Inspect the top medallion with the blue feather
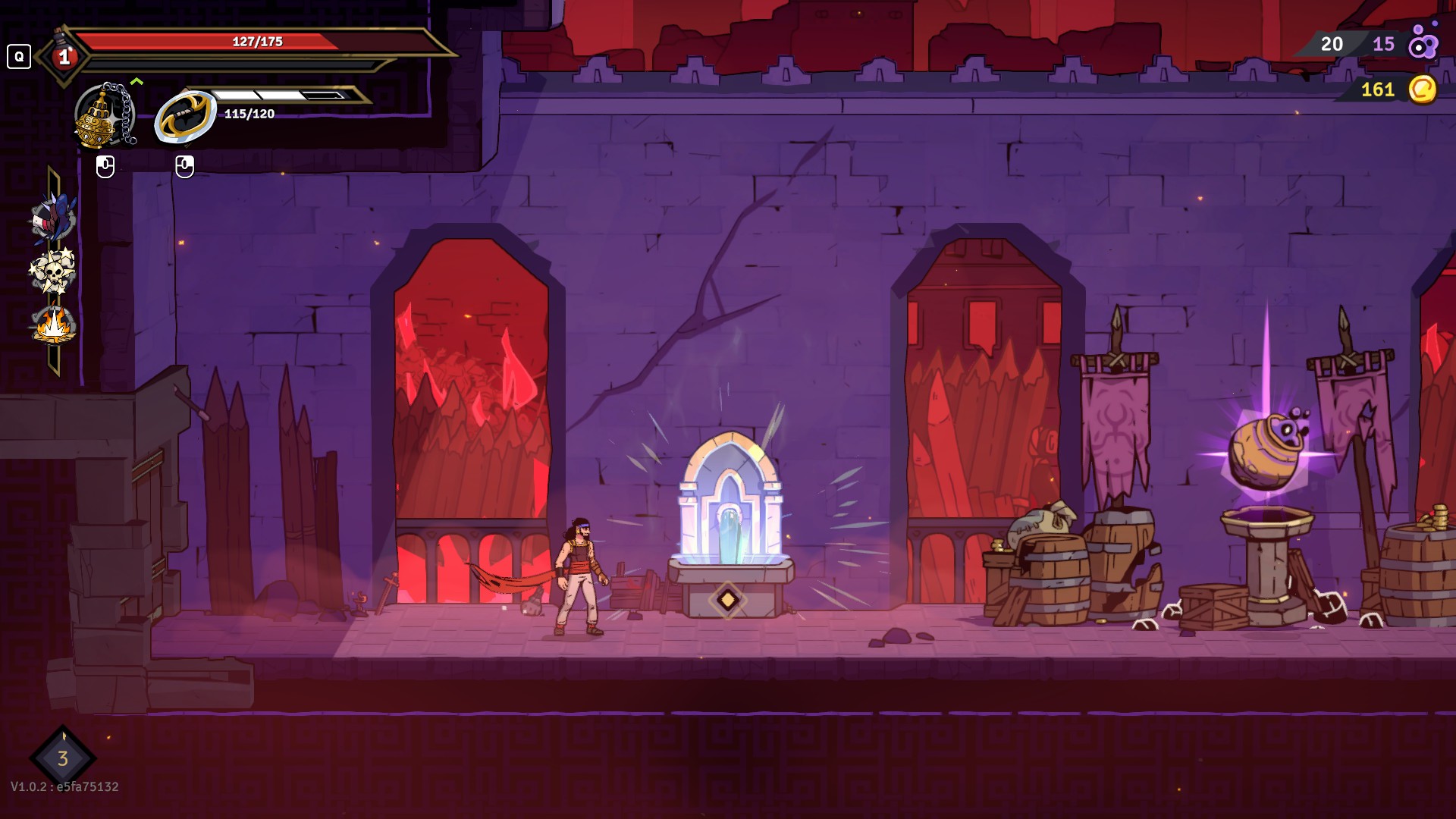 pyautogui.click(x=53, y=218)
